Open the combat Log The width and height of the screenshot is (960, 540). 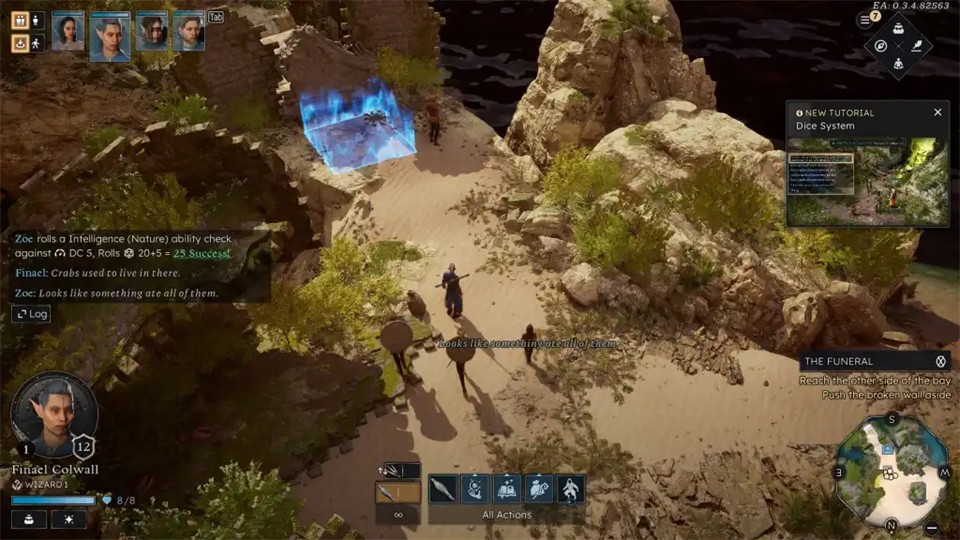click(x=31, y=314)
